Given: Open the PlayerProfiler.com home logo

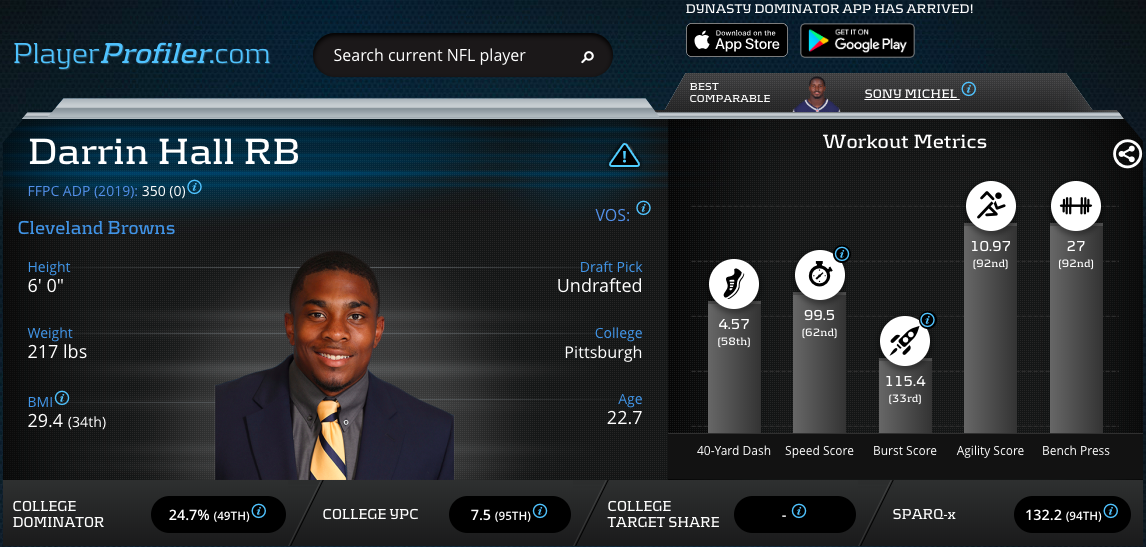Looking at the screenshot, I should point(141,53).
